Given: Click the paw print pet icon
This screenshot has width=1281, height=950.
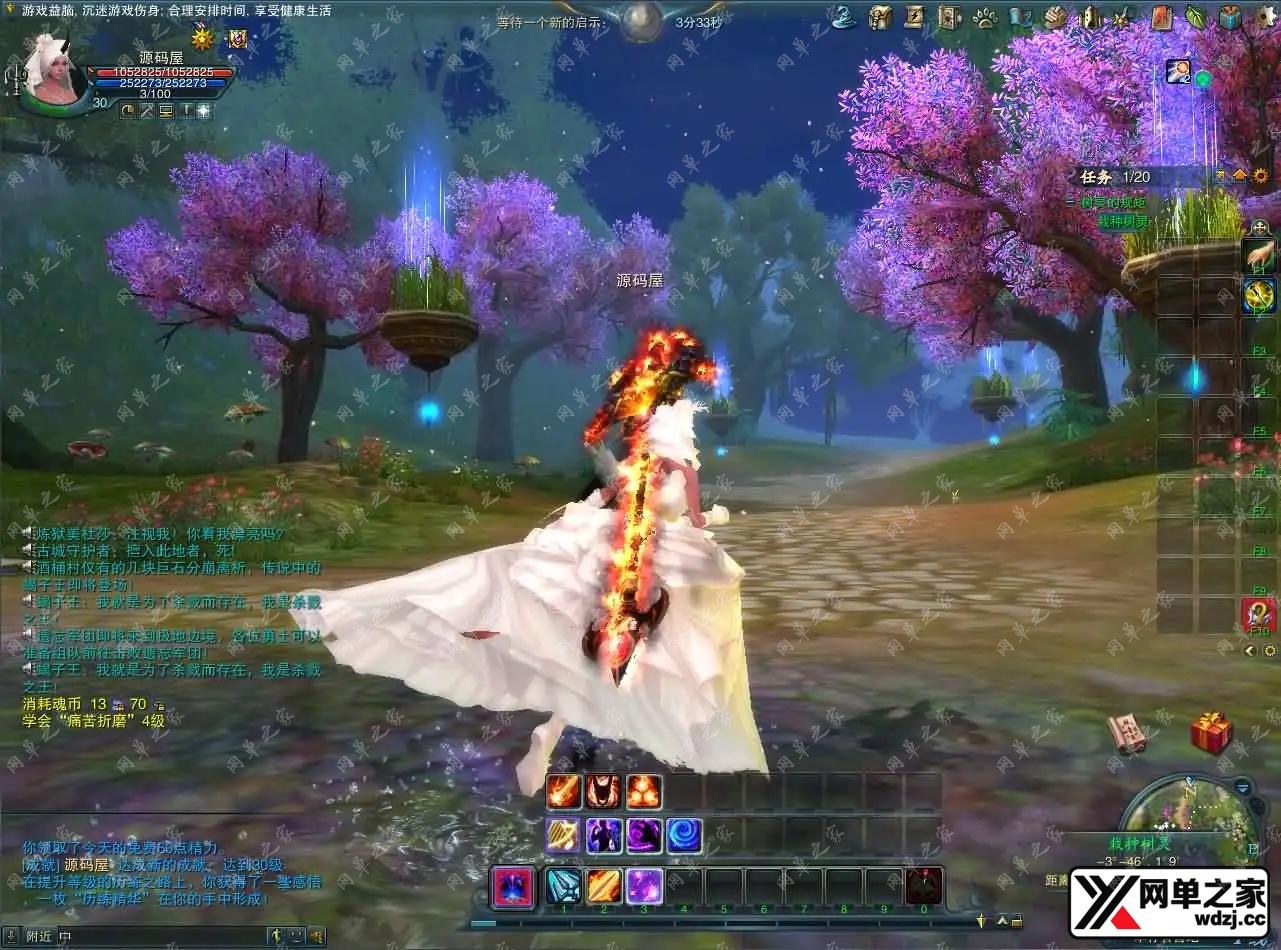Looking at the screenshot, I should (x=984, y=17).
